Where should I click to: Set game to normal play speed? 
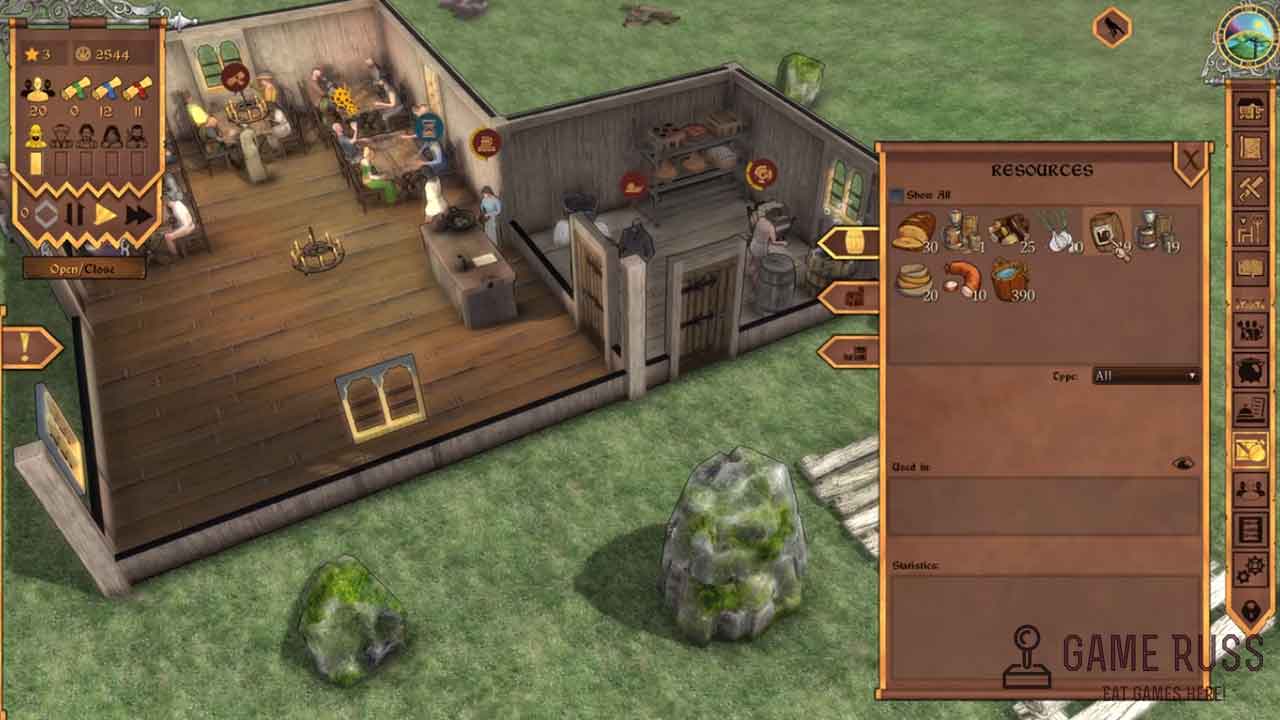point(105,214)
